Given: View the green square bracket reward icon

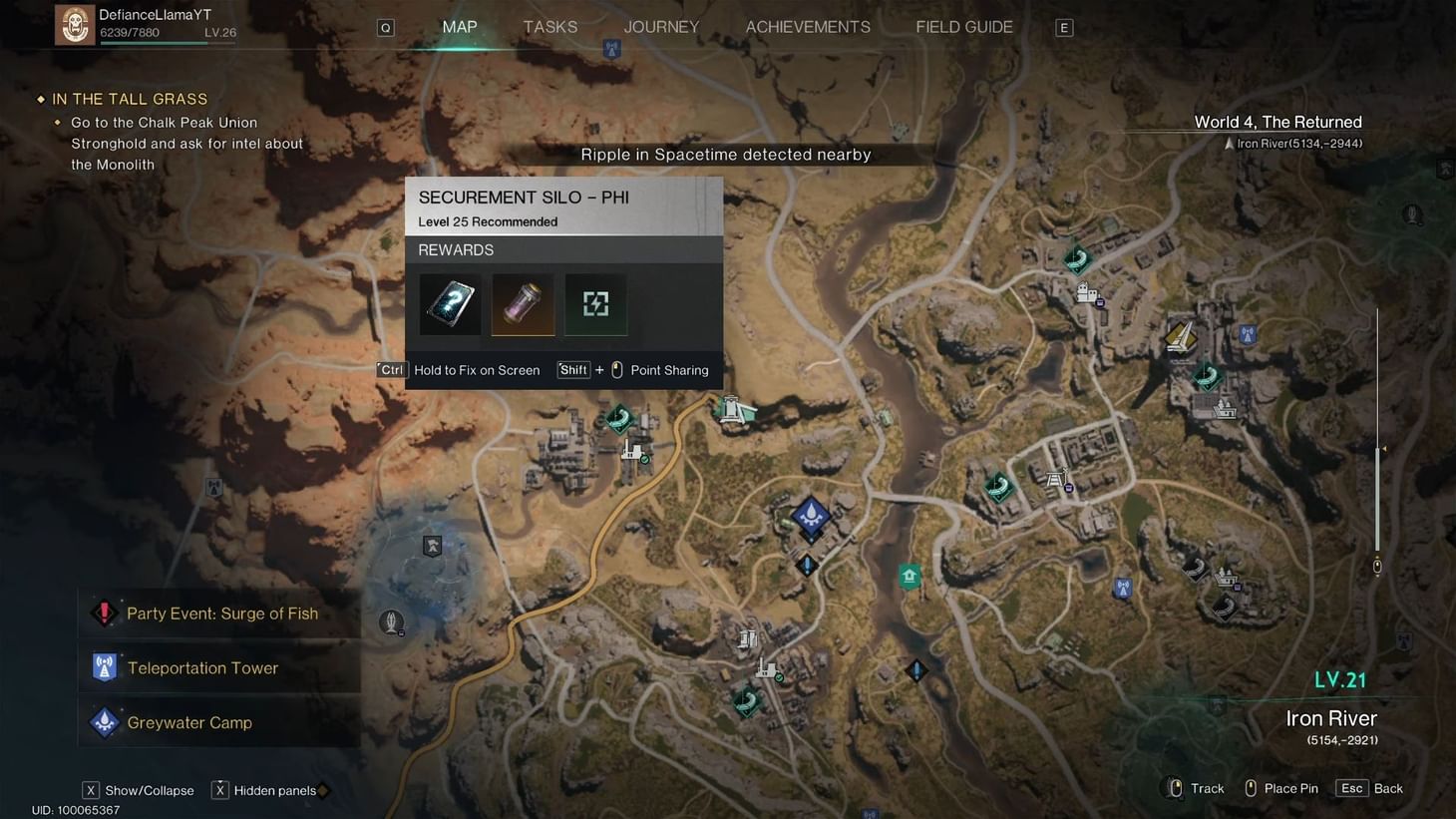Looking at the screenshot, I should 595,304.
